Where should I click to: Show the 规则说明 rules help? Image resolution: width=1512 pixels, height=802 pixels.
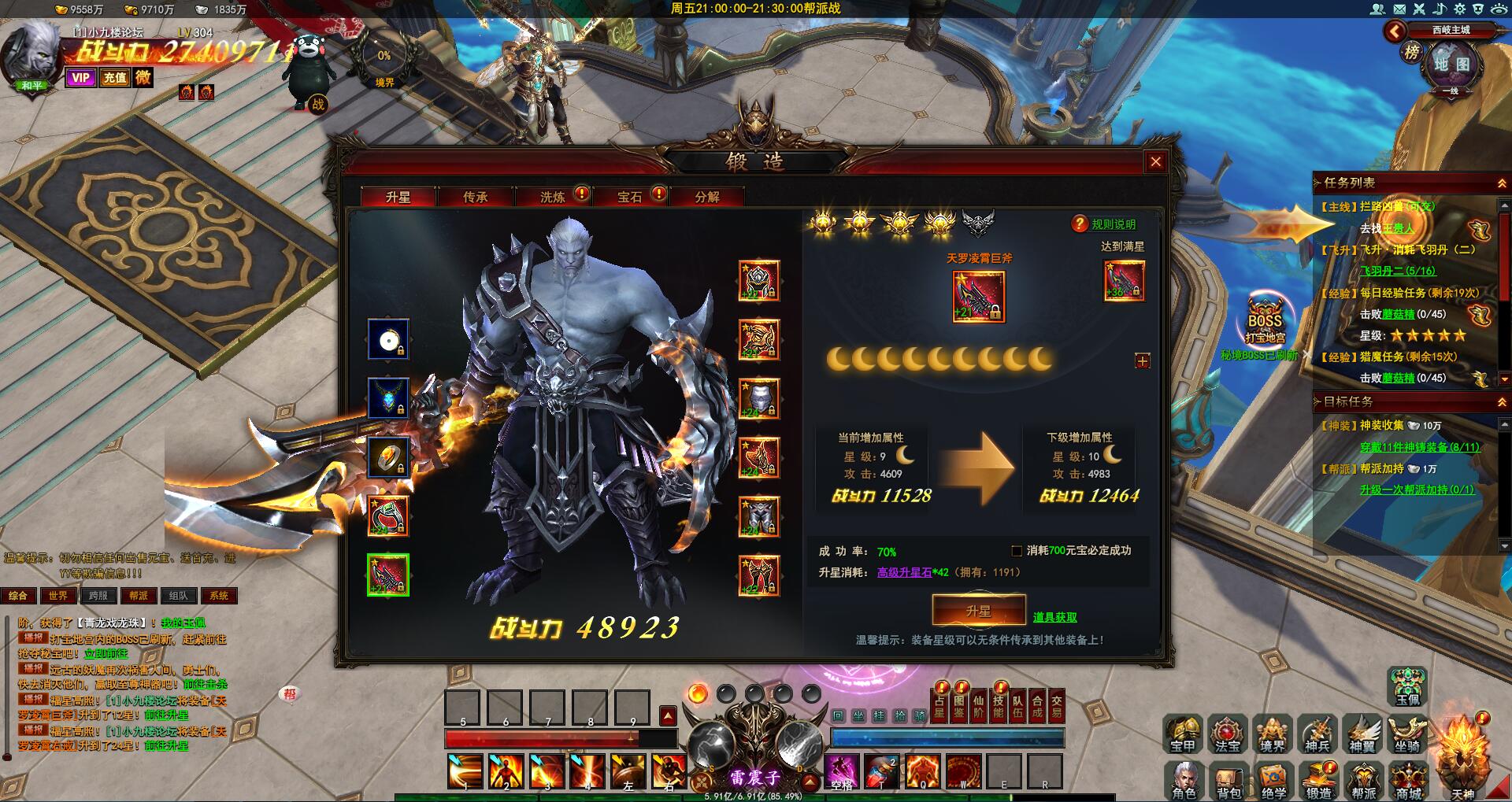click(1105, 224)
